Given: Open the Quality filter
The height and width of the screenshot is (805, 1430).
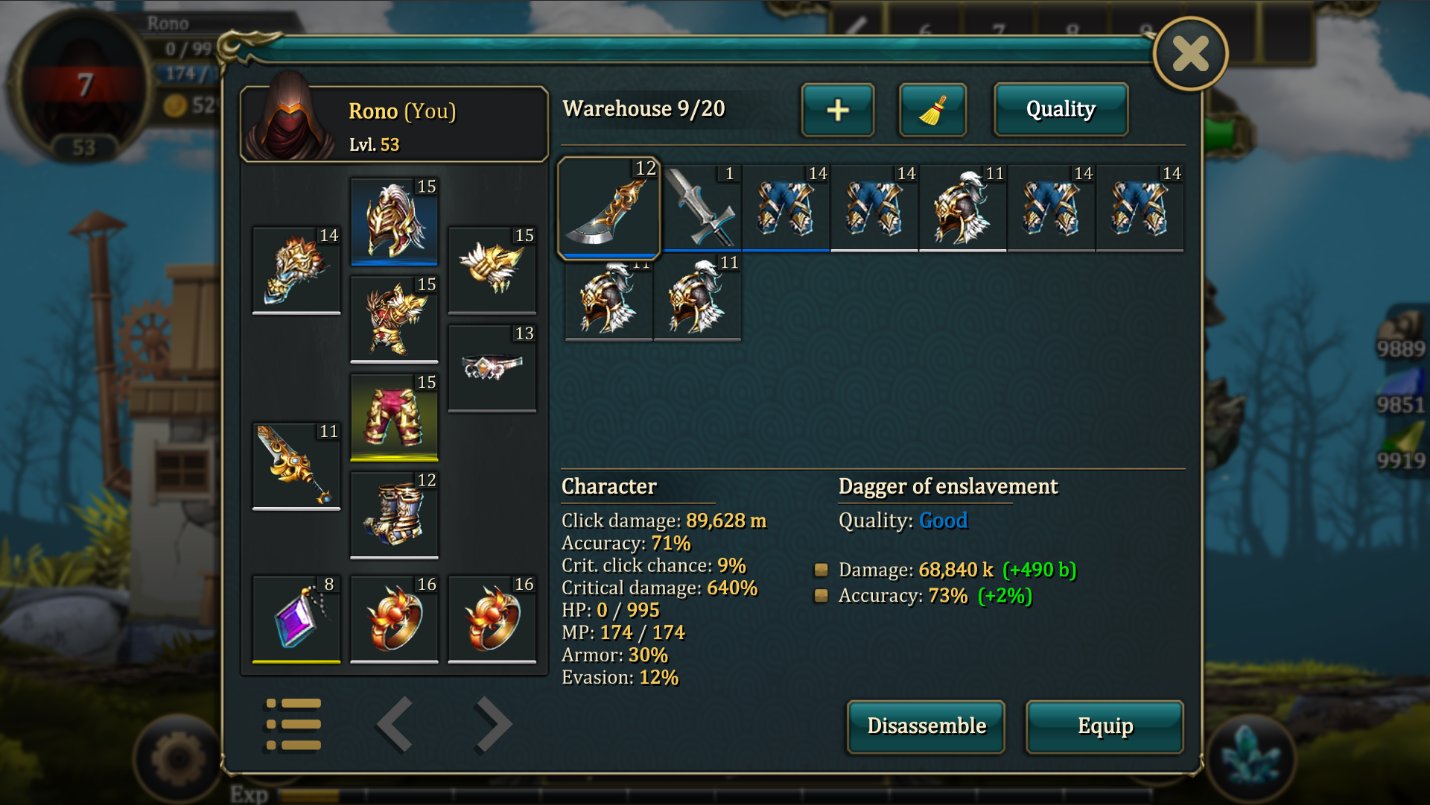Looking at the screenshot, I should [x=1060, y=110].
